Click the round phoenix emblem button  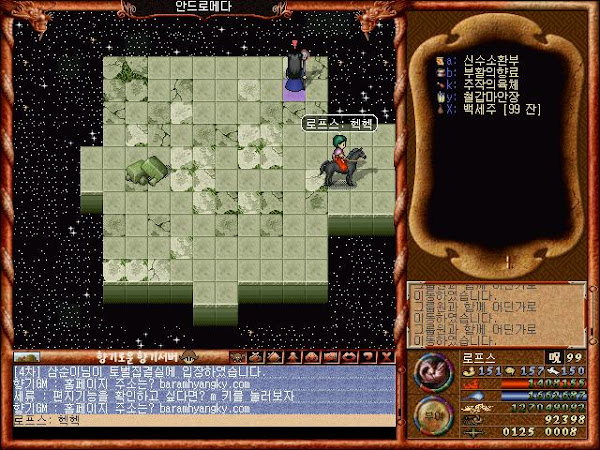[x=432, y=370]
